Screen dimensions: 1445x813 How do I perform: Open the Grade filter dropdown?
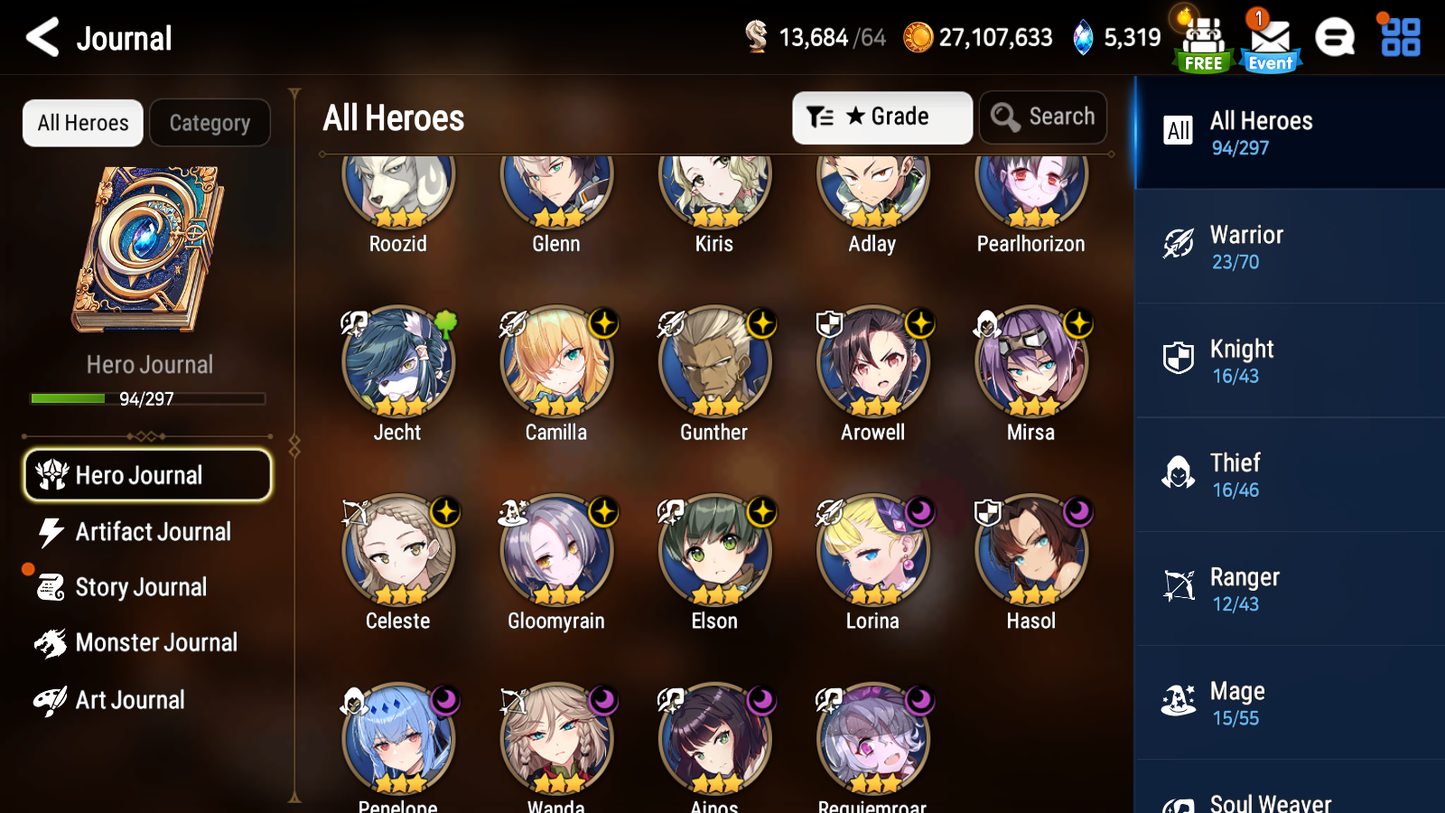pyautogui.click(x=882, y=117)
